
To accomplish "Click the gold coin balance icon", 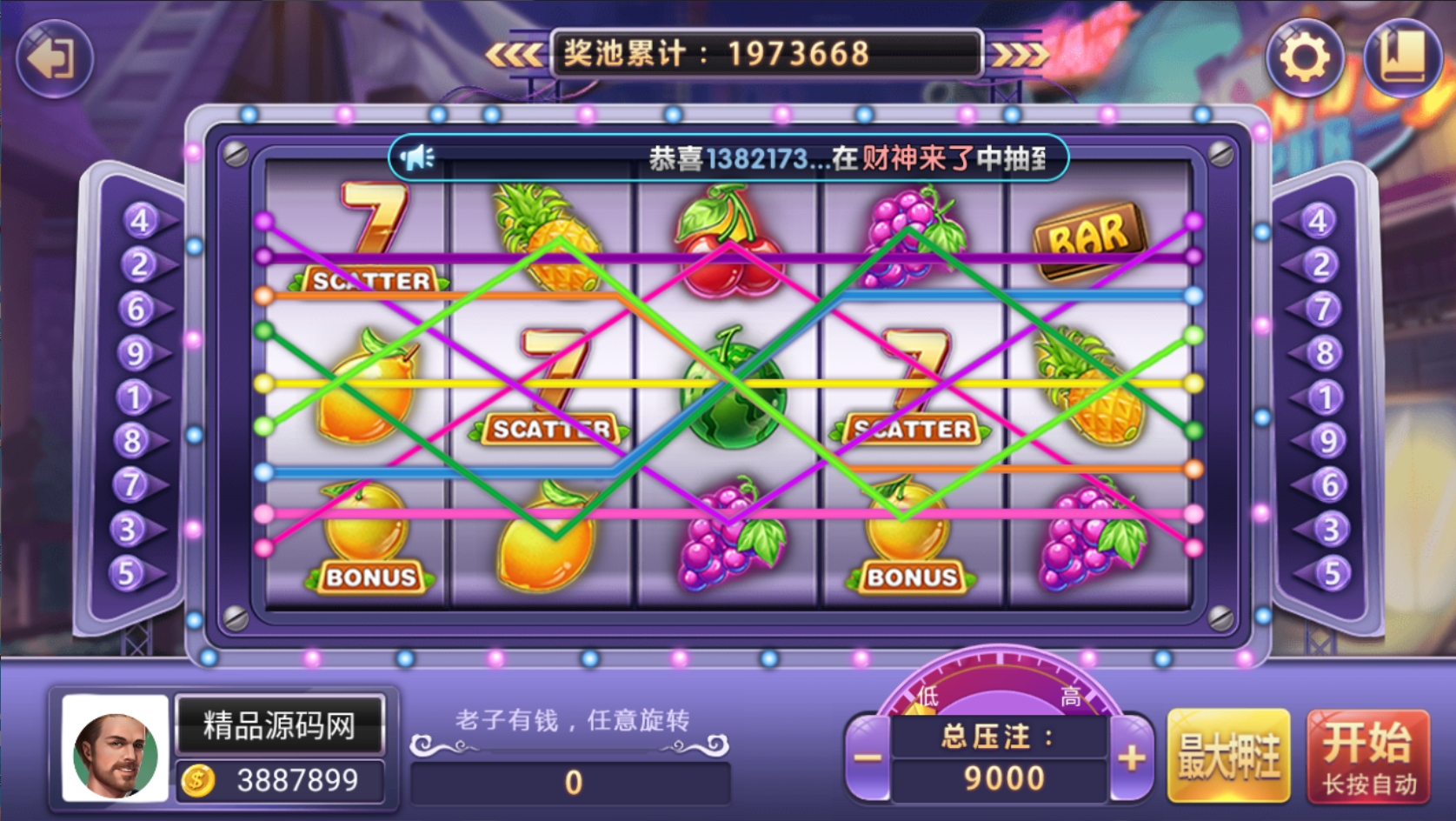I will (x=197, y=781).
